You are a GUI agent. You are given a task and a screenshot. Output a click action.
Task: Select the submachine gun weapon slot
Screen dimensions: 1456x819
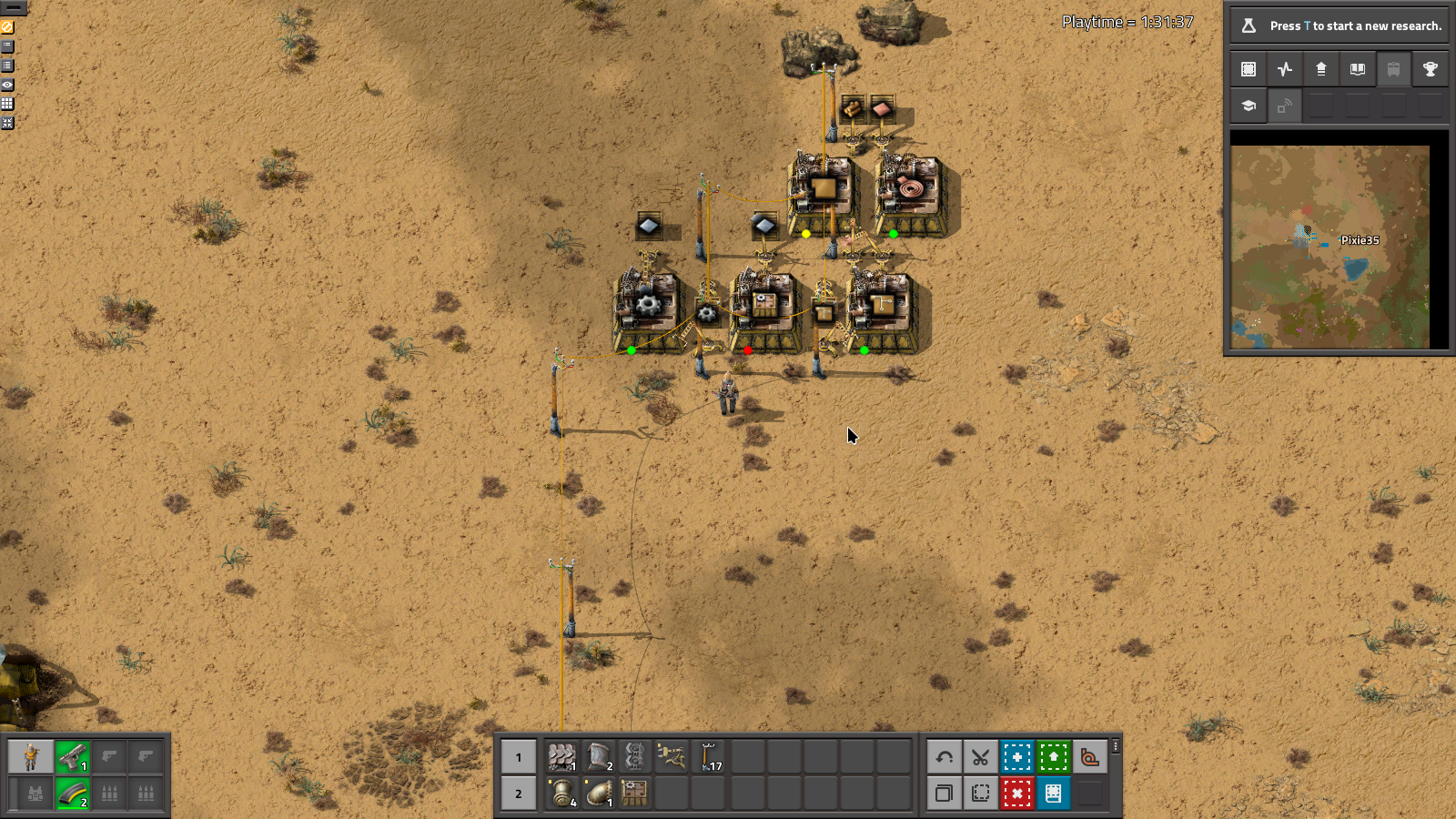click(x=74, y=757)
